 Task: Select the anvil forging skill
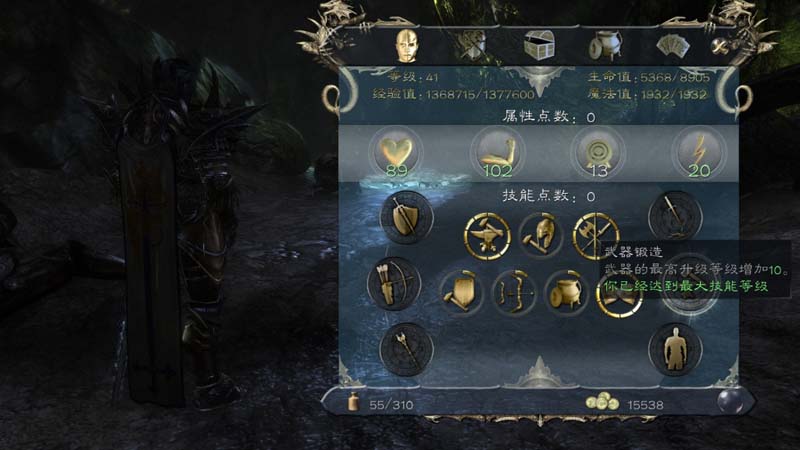[x=487, y=237]
